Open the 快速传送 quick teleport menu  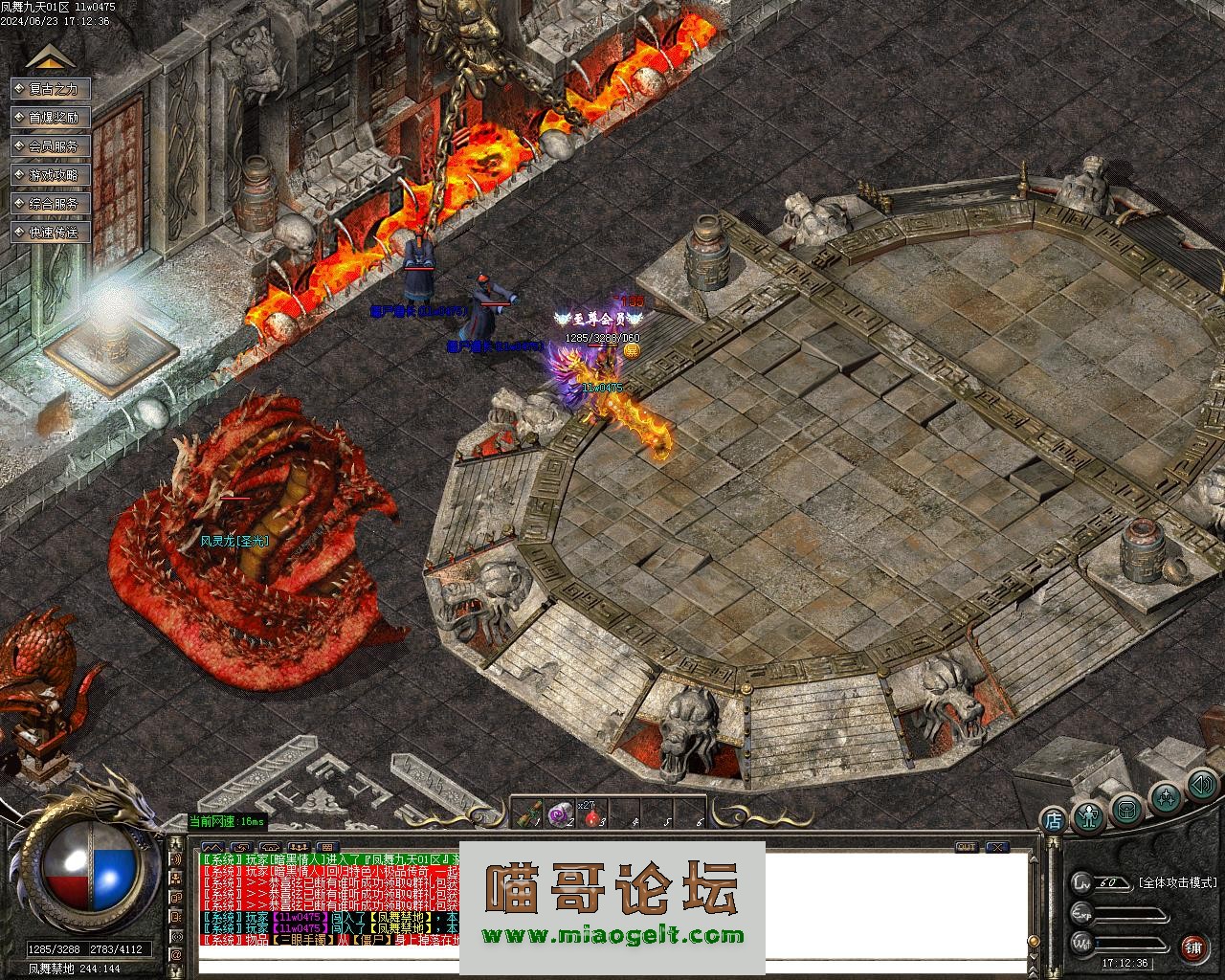[x=51, y=233]
